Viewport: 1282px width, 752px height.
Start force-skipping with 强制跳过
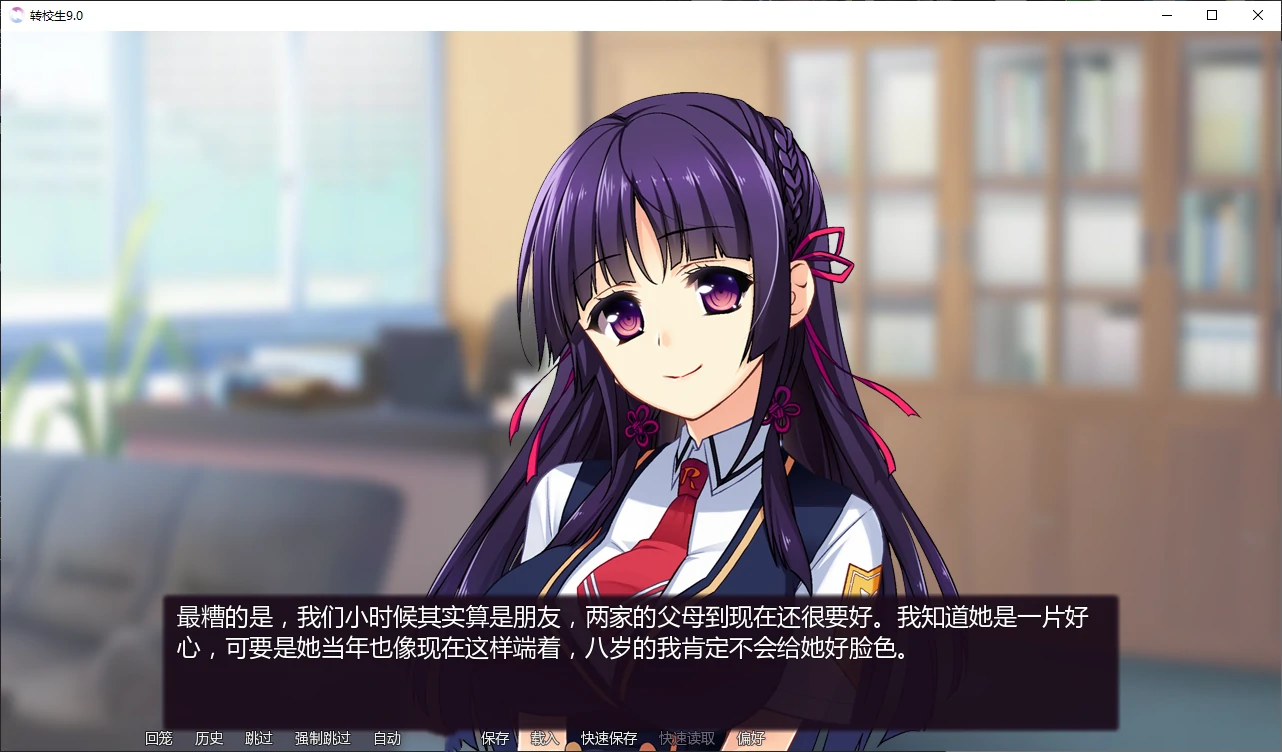click(x=321, y=738)
